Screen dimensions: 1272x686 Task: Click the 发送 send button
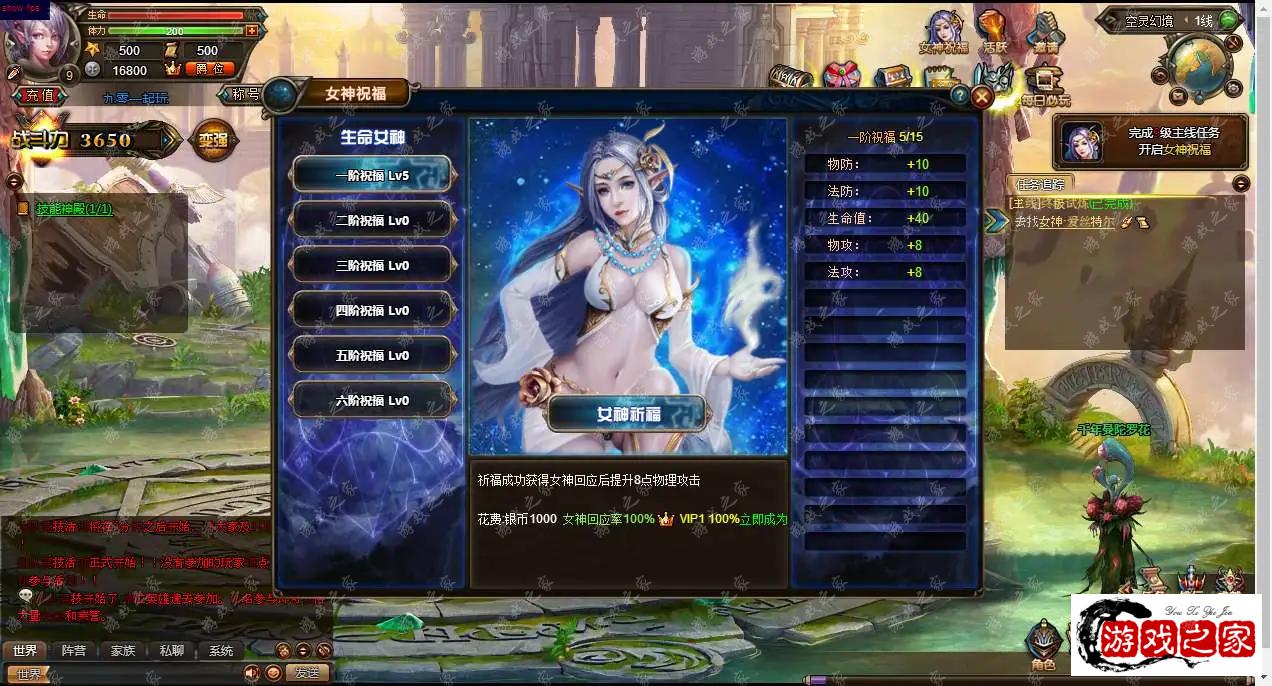[x=307, y=673]
